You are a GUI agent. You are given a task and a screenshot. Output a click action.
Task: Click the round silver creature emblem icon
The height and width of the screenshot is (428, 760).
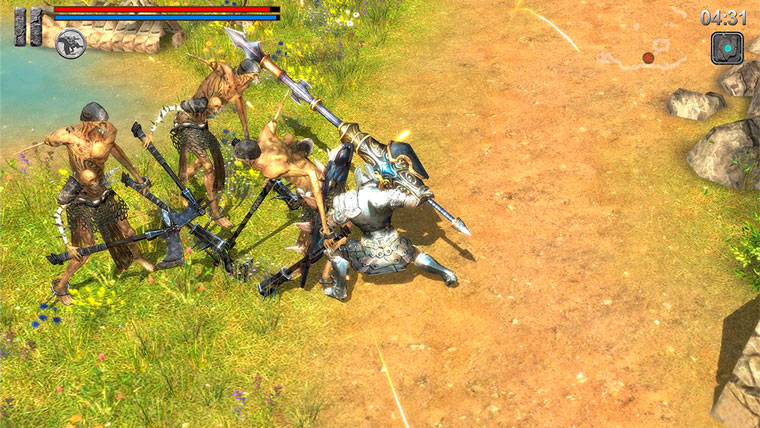click(x=70, y=44)
